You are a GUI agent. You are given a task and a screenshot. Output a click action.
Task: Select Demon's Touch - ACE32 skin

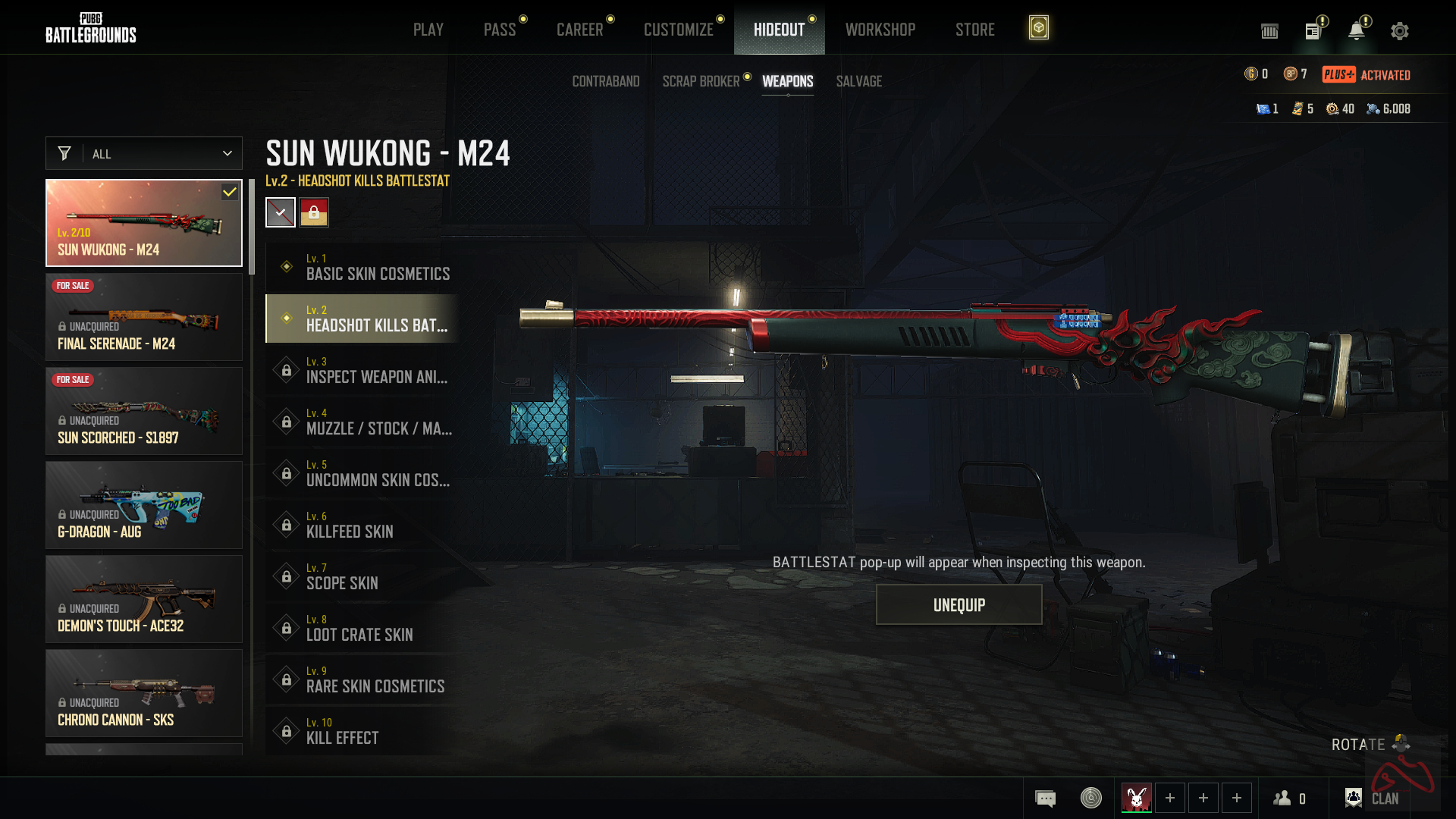(x=144, y=599)
